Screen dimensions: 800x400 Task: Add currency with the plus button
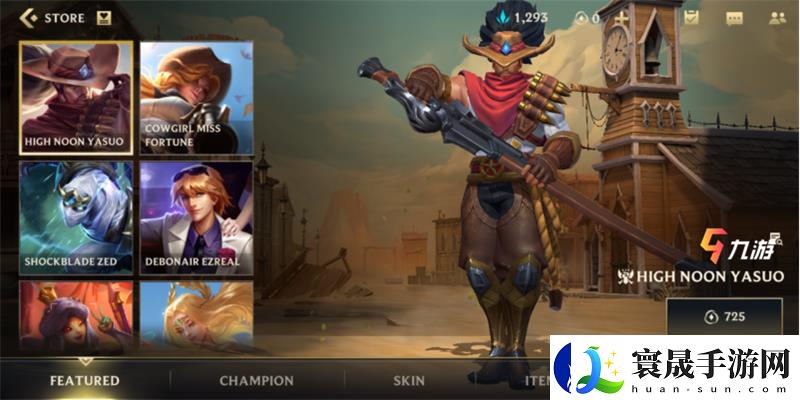pyautogui.click(x=622, y=17)
